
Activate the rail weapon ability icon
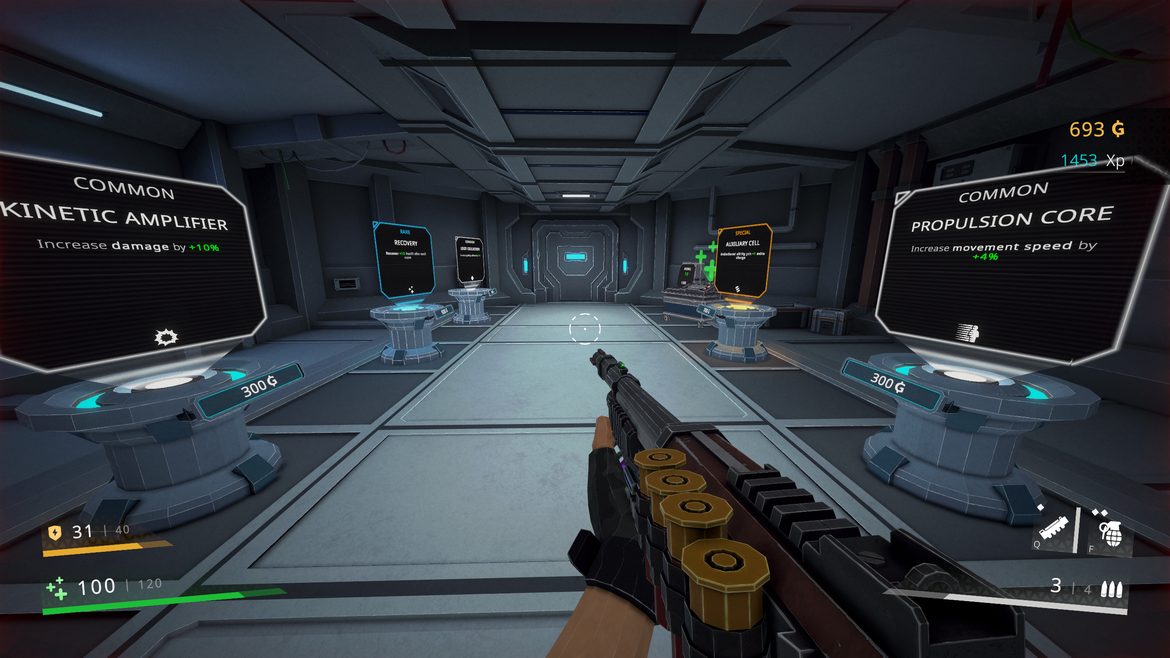click(1057, 527)
